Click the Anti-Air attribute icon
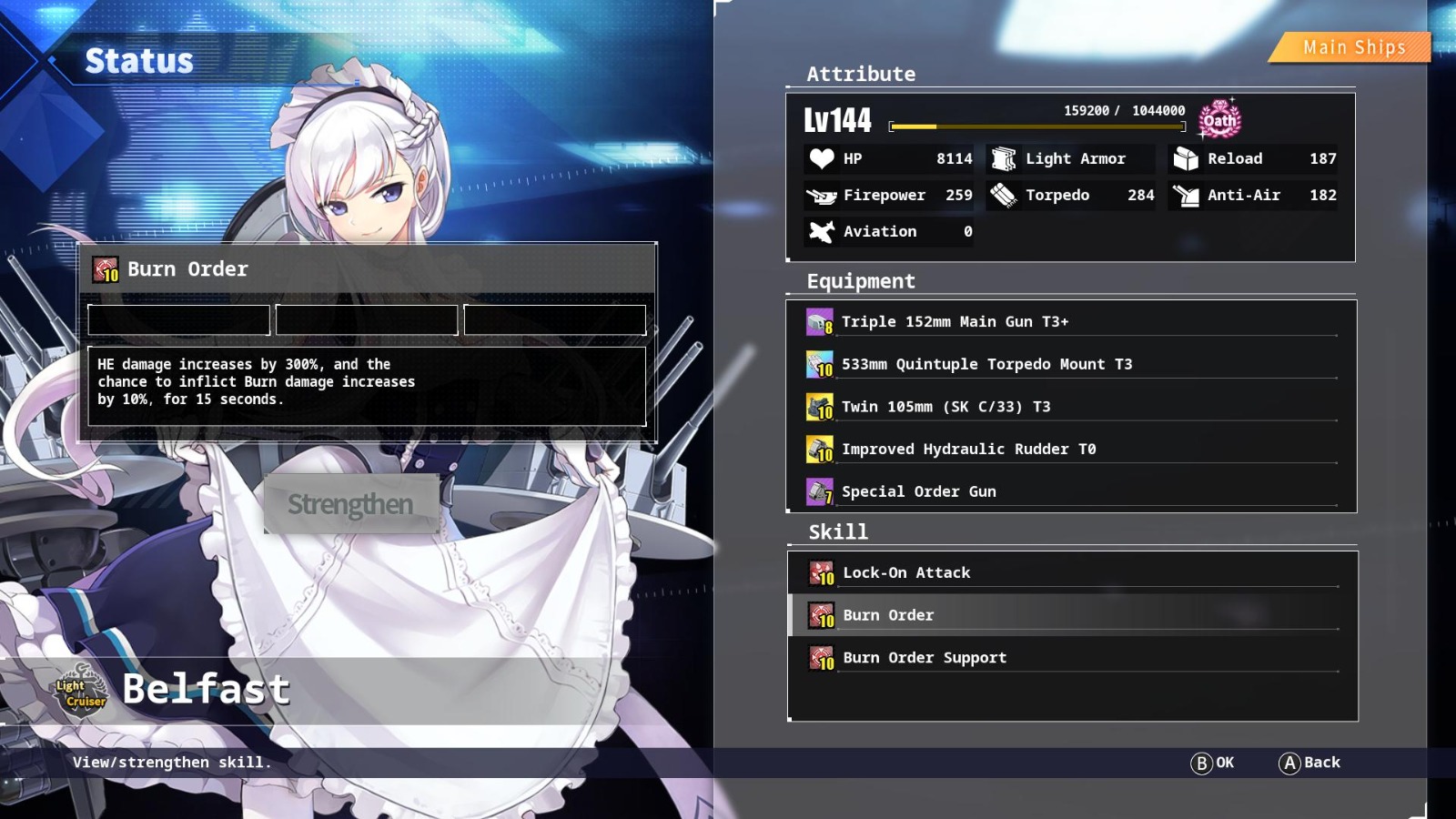 point(1184,195)
